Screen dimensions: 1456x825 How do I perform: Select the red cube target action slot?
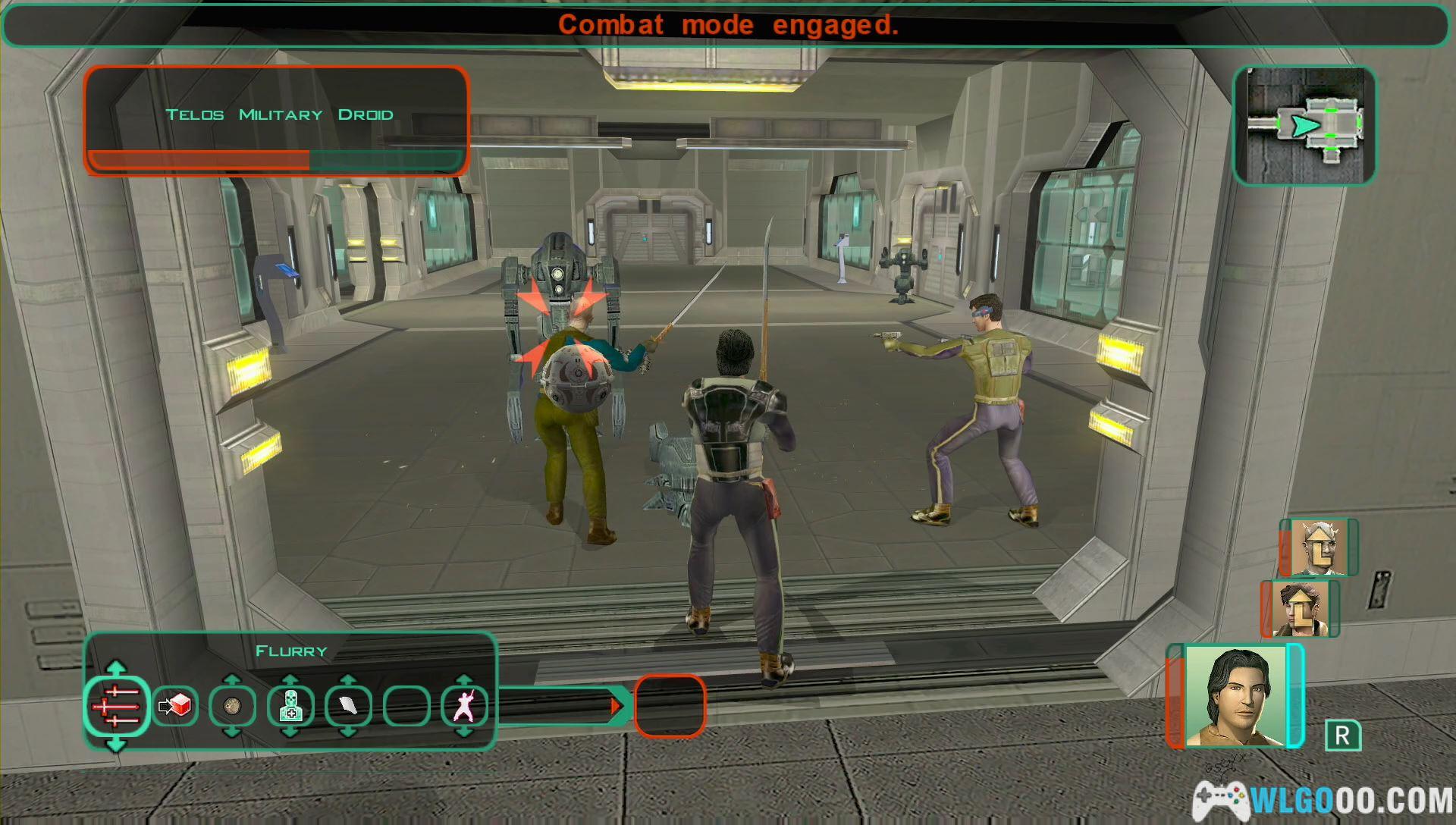click(175, 707)
